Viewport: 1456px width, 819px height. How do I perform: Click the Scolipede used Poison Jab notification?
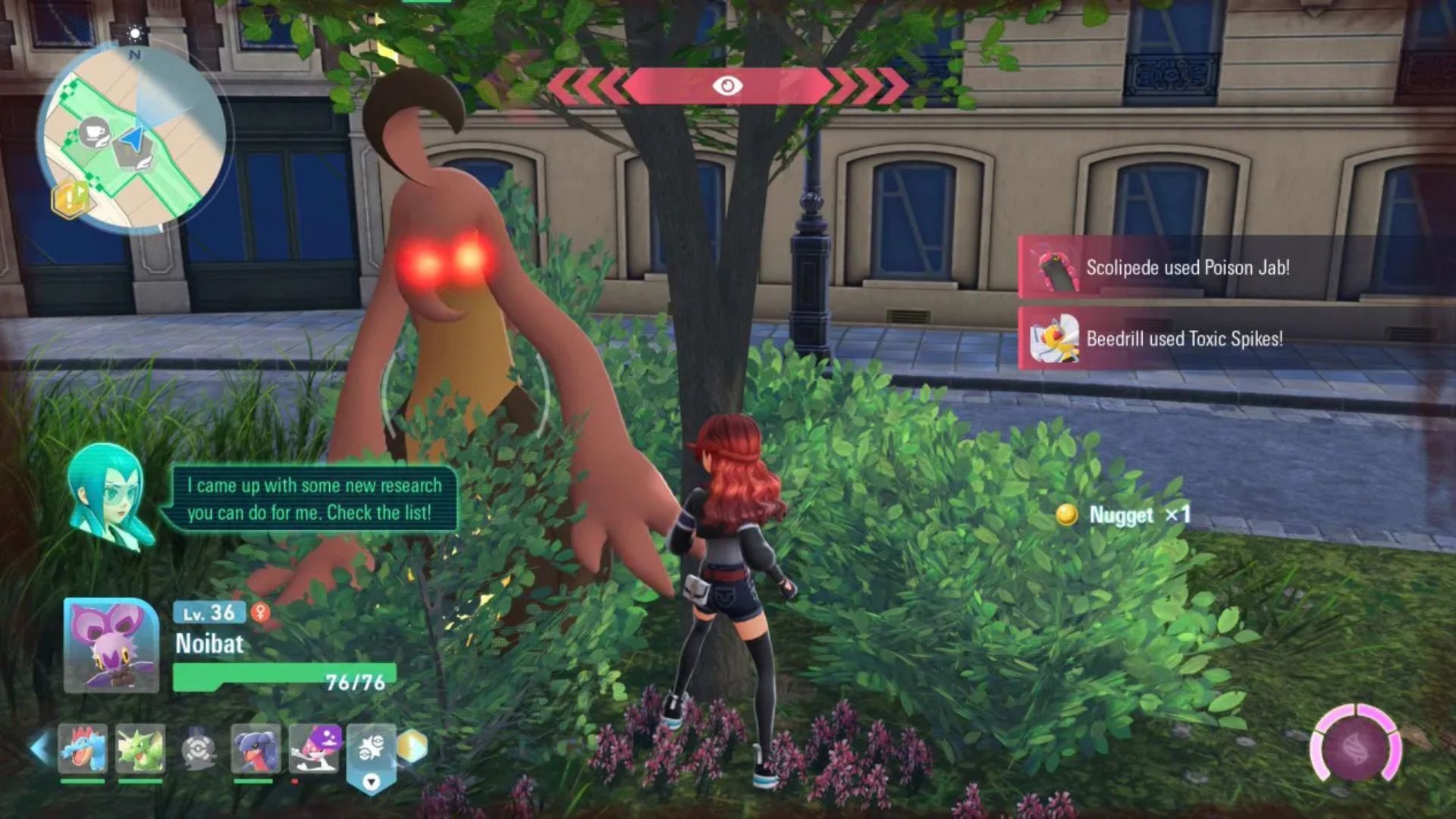1187,268
